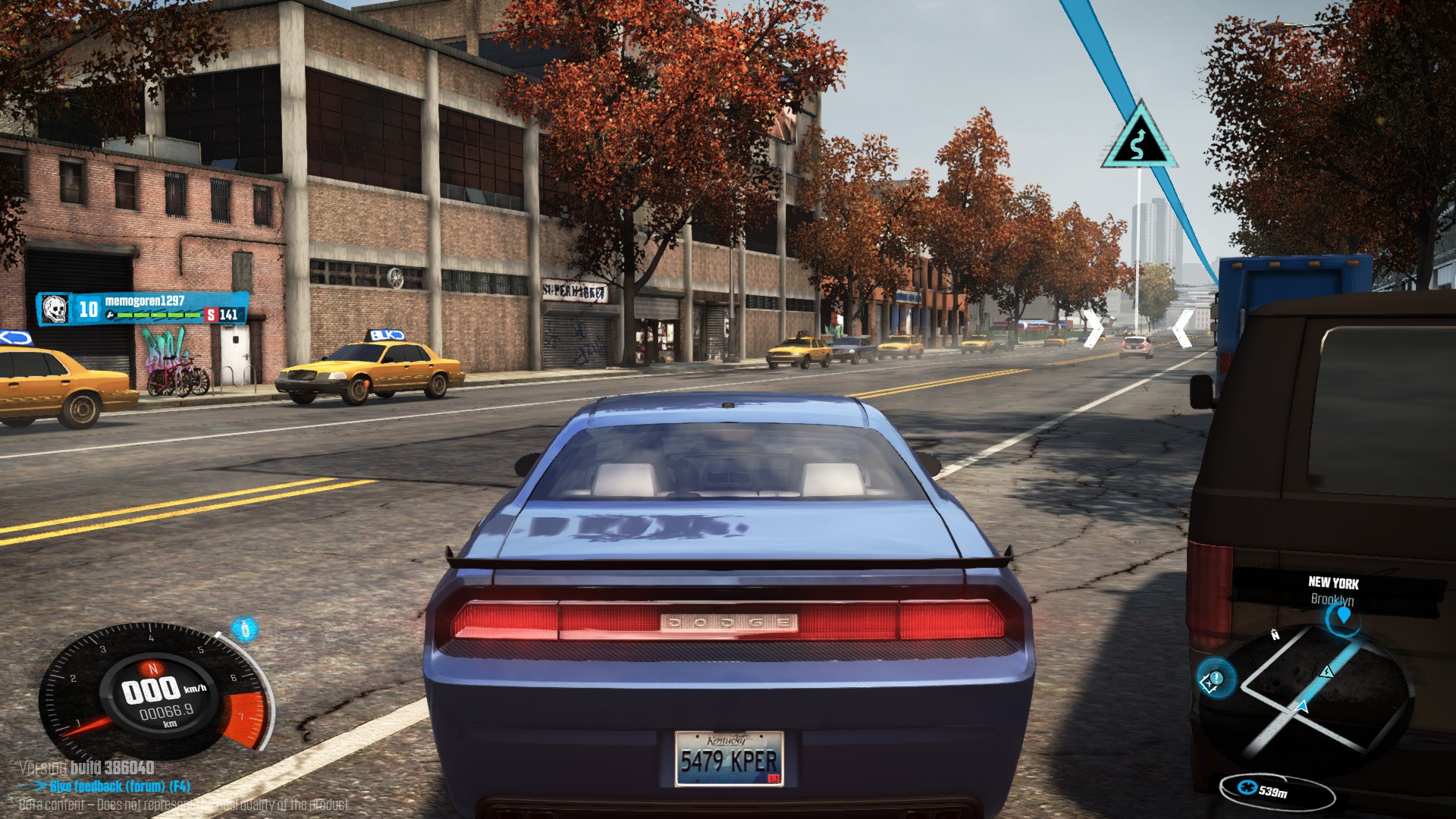Select the memogoren1297 player name
The width and height of the screenshot is (1456, 819).
(145, 301)
